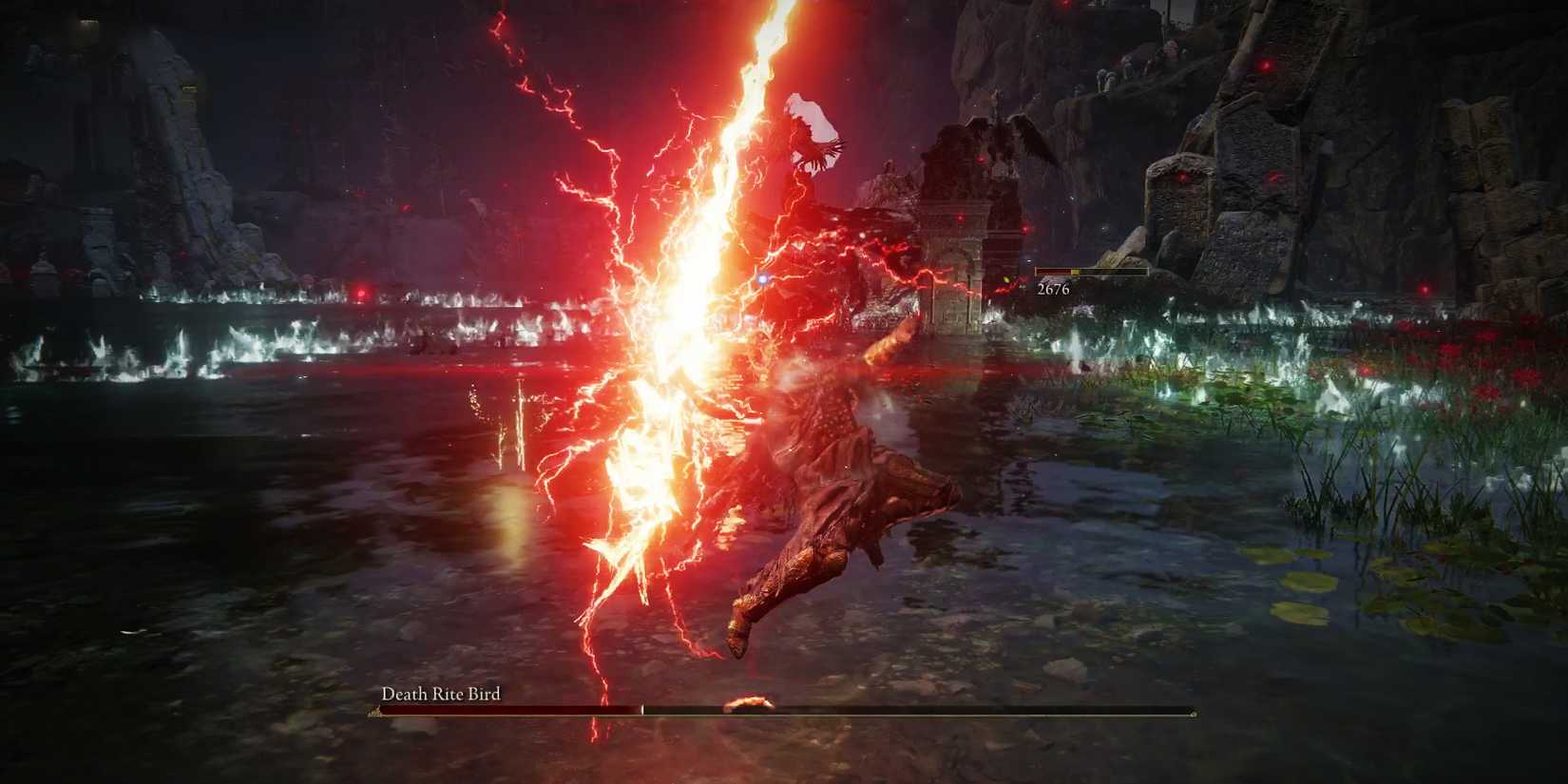
Task: Click the boss bar's left ornament cap
Action: click(x=373, y=710)
